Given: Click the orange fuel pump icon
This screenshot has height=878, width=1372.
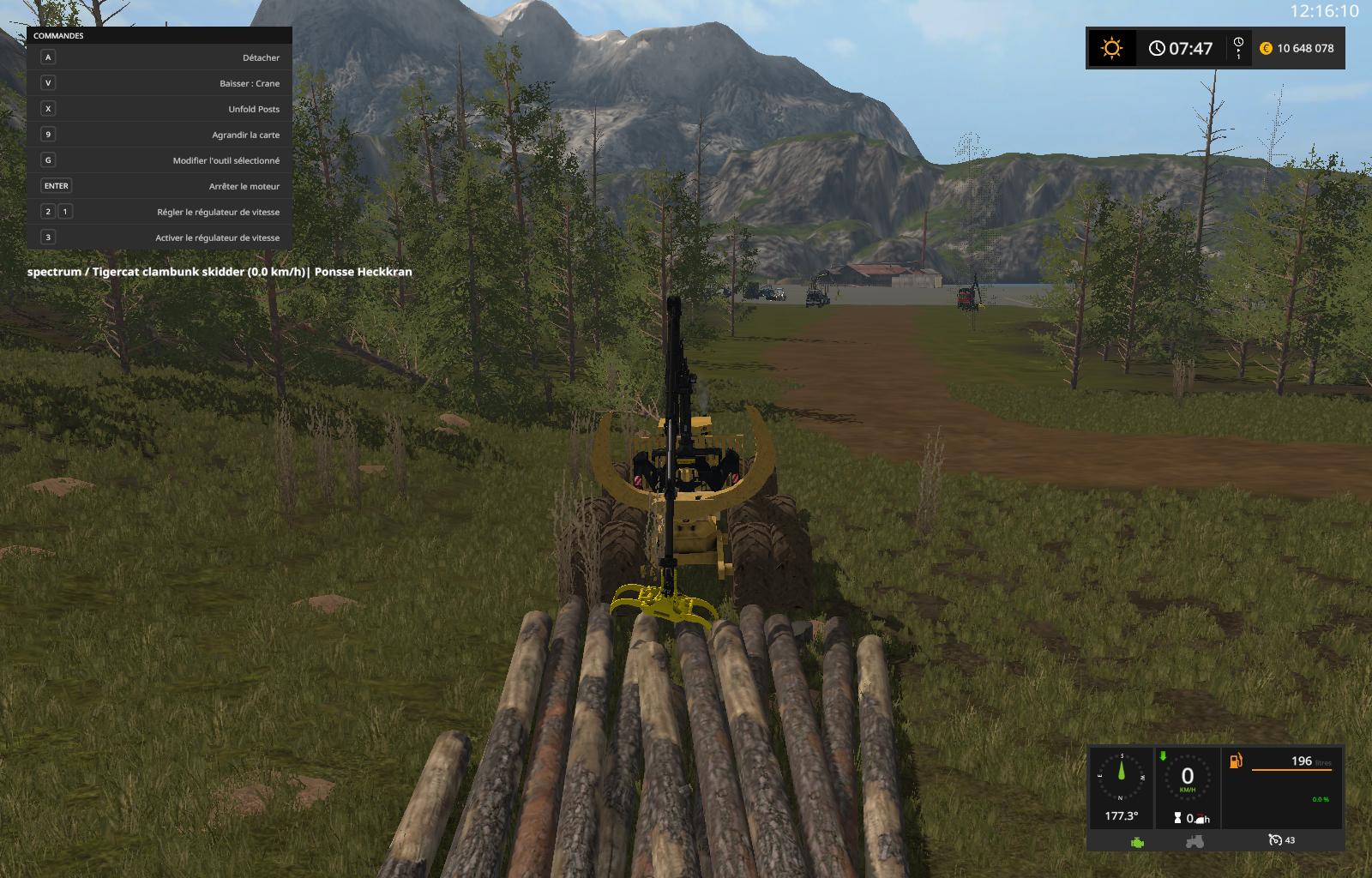Looking at the screenshot, I should tap(1236, 761).
